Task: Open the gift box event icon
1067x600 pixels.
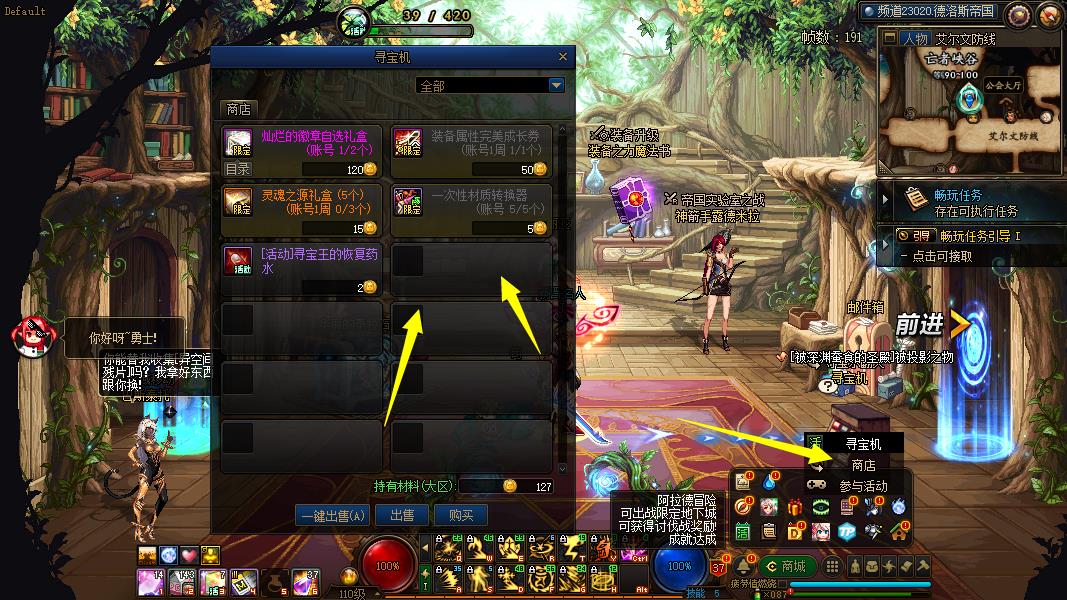Action: pos(795,507)
